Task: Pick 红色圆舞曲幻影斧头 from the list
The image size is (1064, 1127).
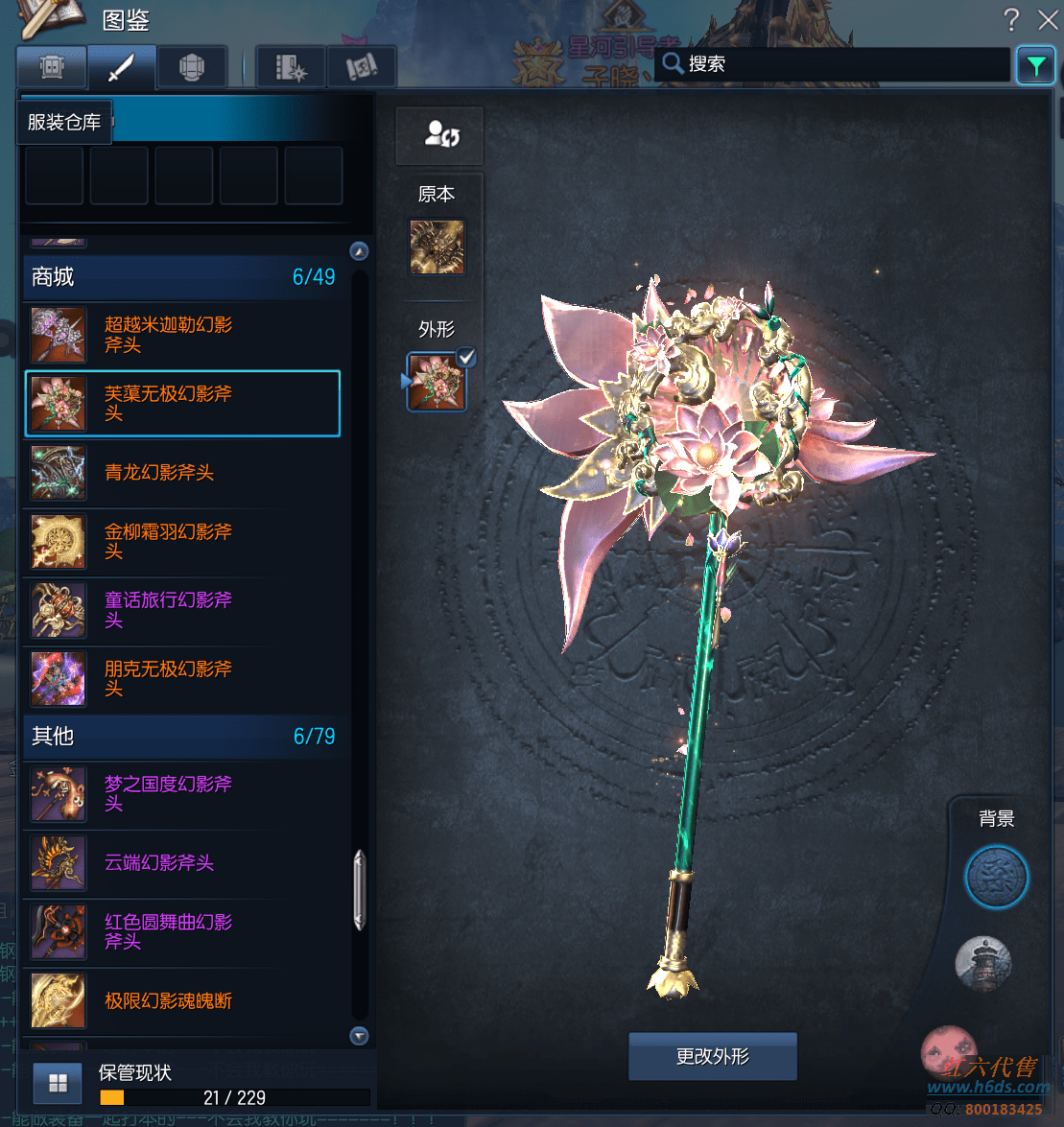Action: pos(182,932)
